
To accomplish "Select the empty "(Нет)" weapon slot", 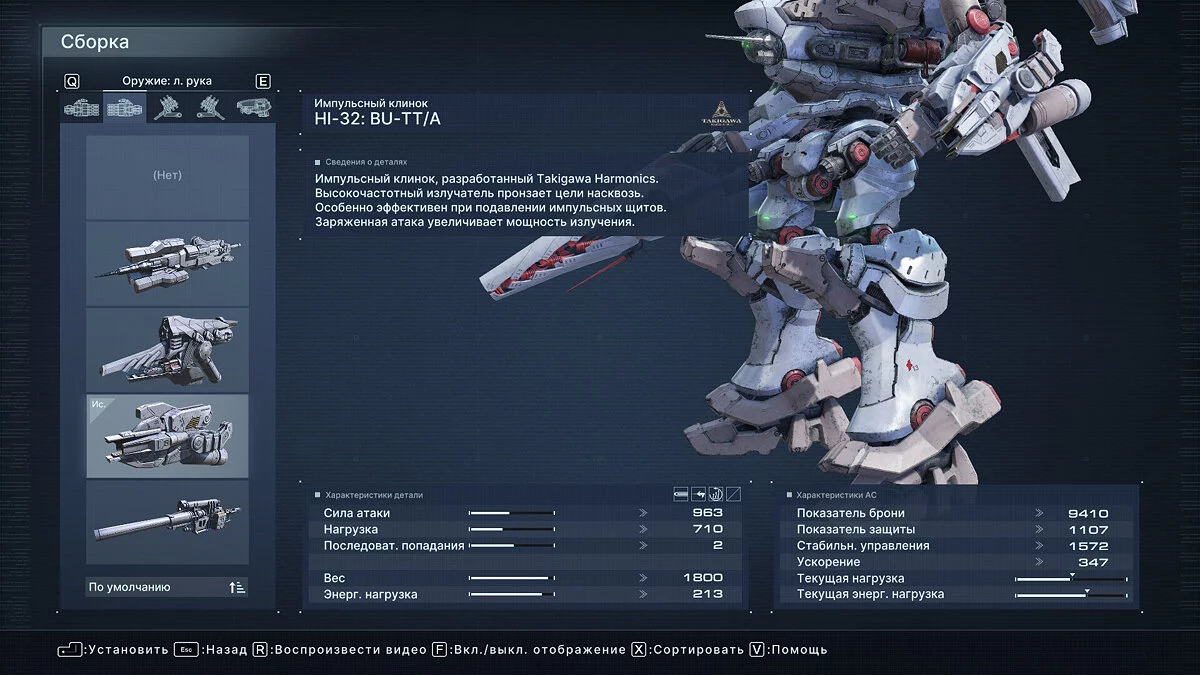I will tap(167, 177).
